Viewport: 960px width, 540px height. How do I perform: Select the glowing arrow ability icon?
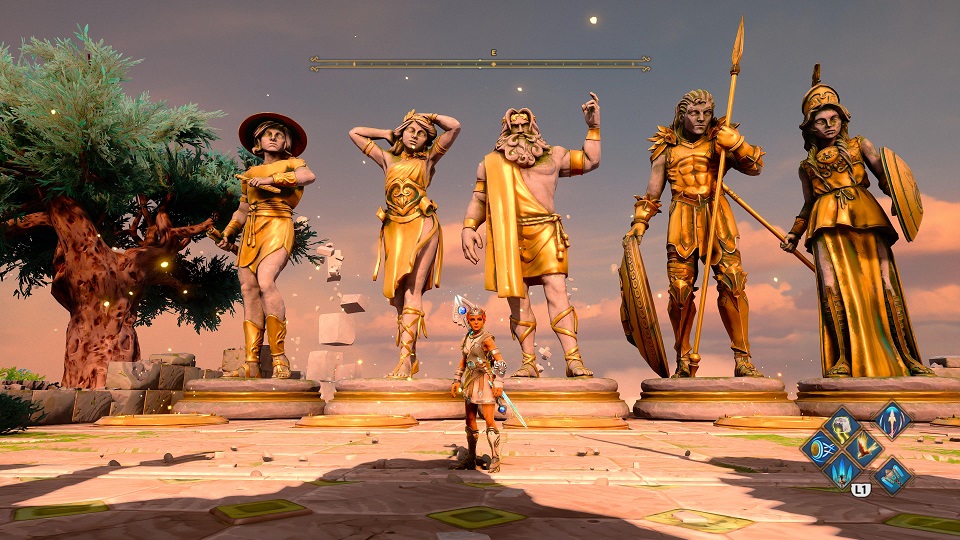coord(892,420)
